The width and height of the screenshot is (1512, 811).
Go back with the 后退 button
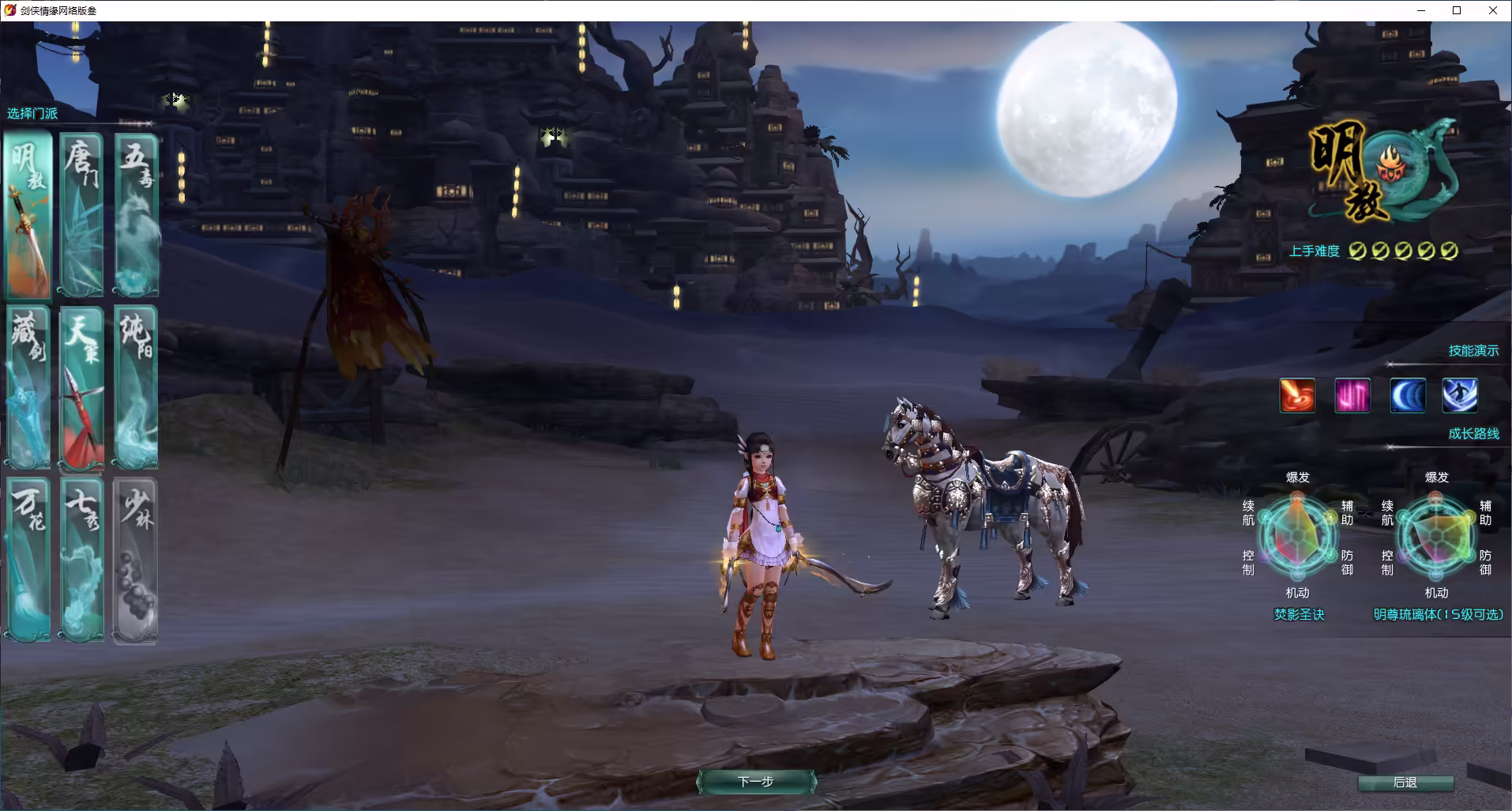pyautogui.click(x=1405, y=783)
